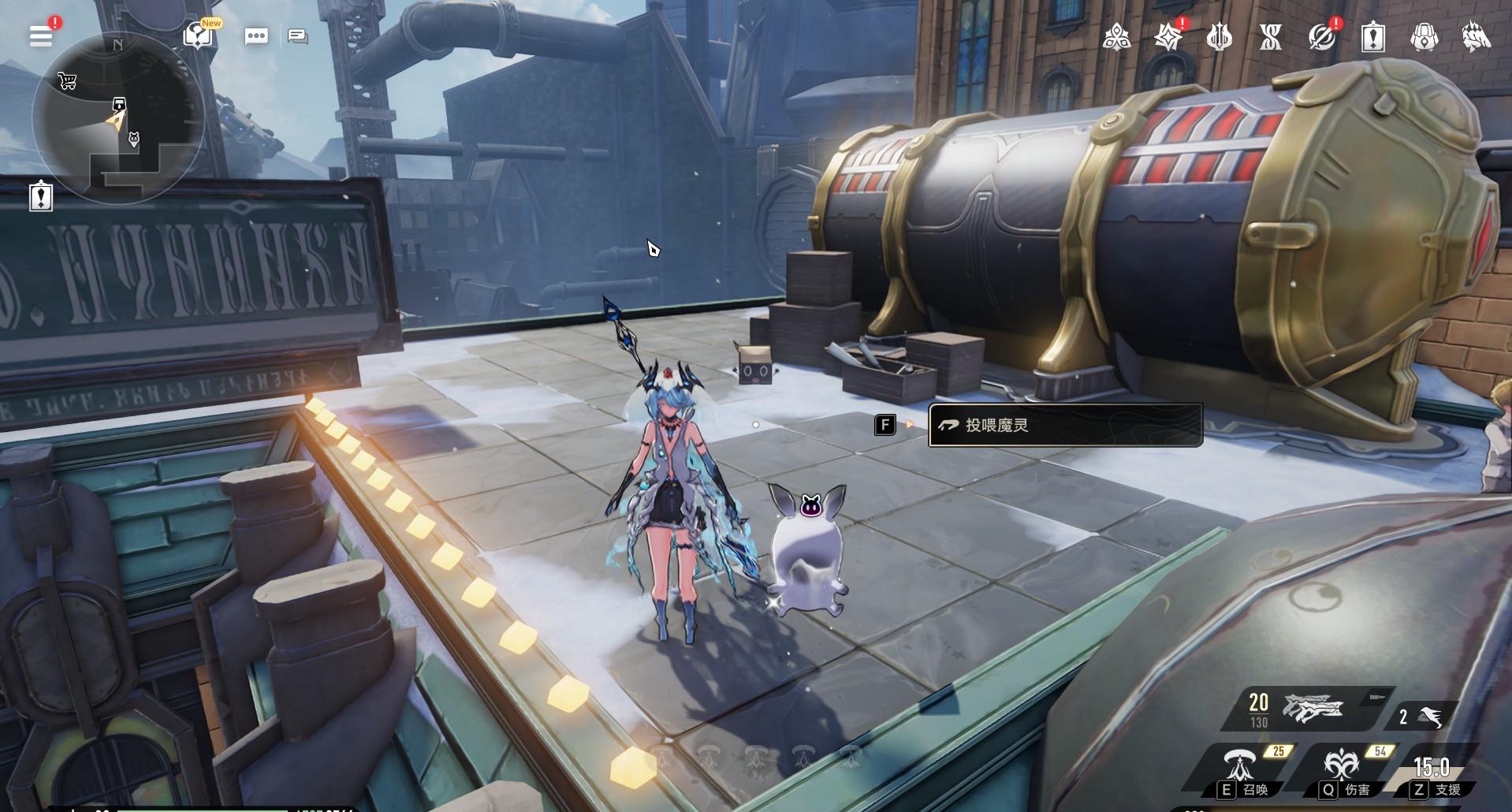
Task: Select the shopping cart marker on minimap
Action: pos(67,80)
